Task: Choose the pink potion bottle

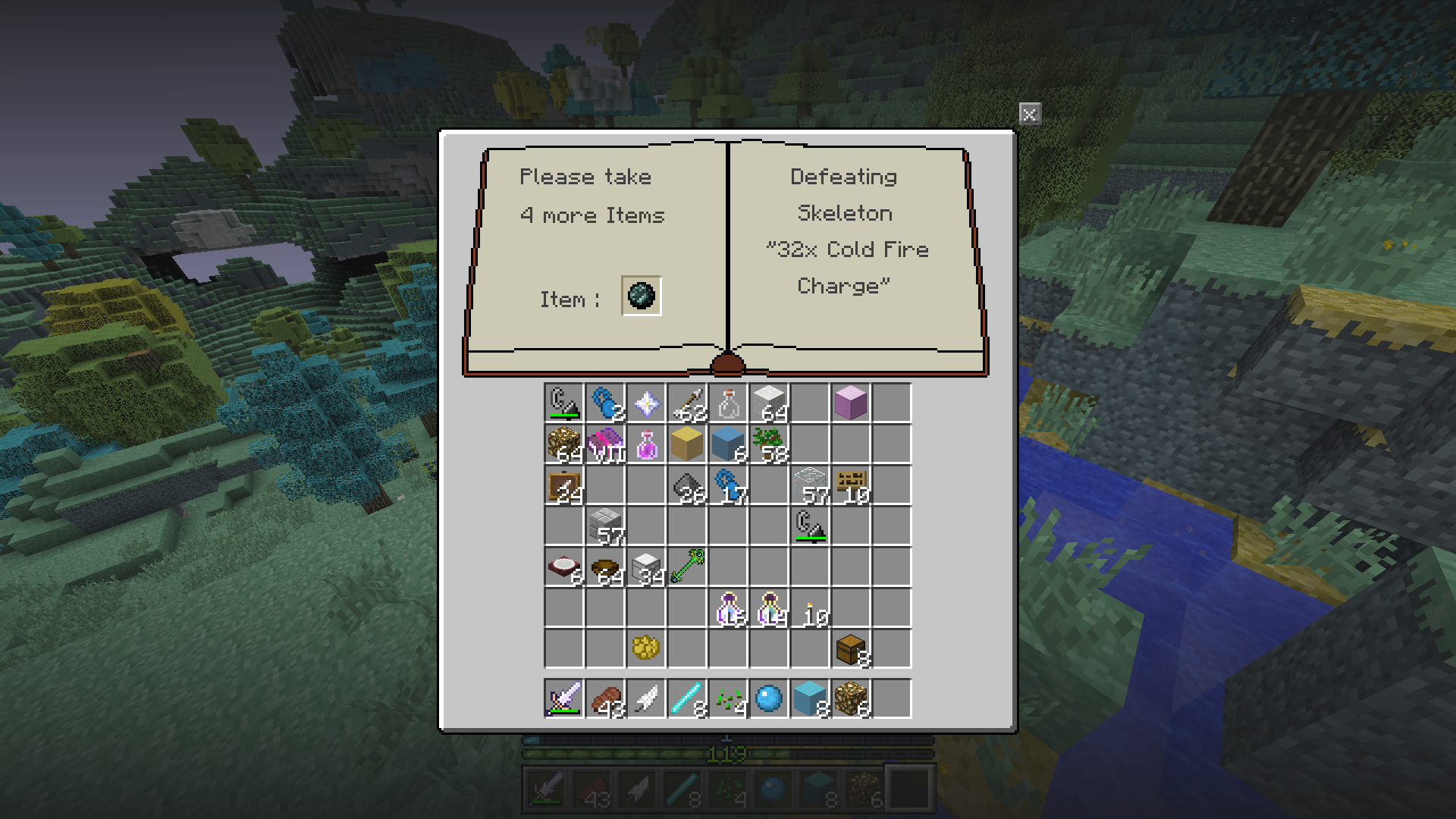Action: coord(646,444)
